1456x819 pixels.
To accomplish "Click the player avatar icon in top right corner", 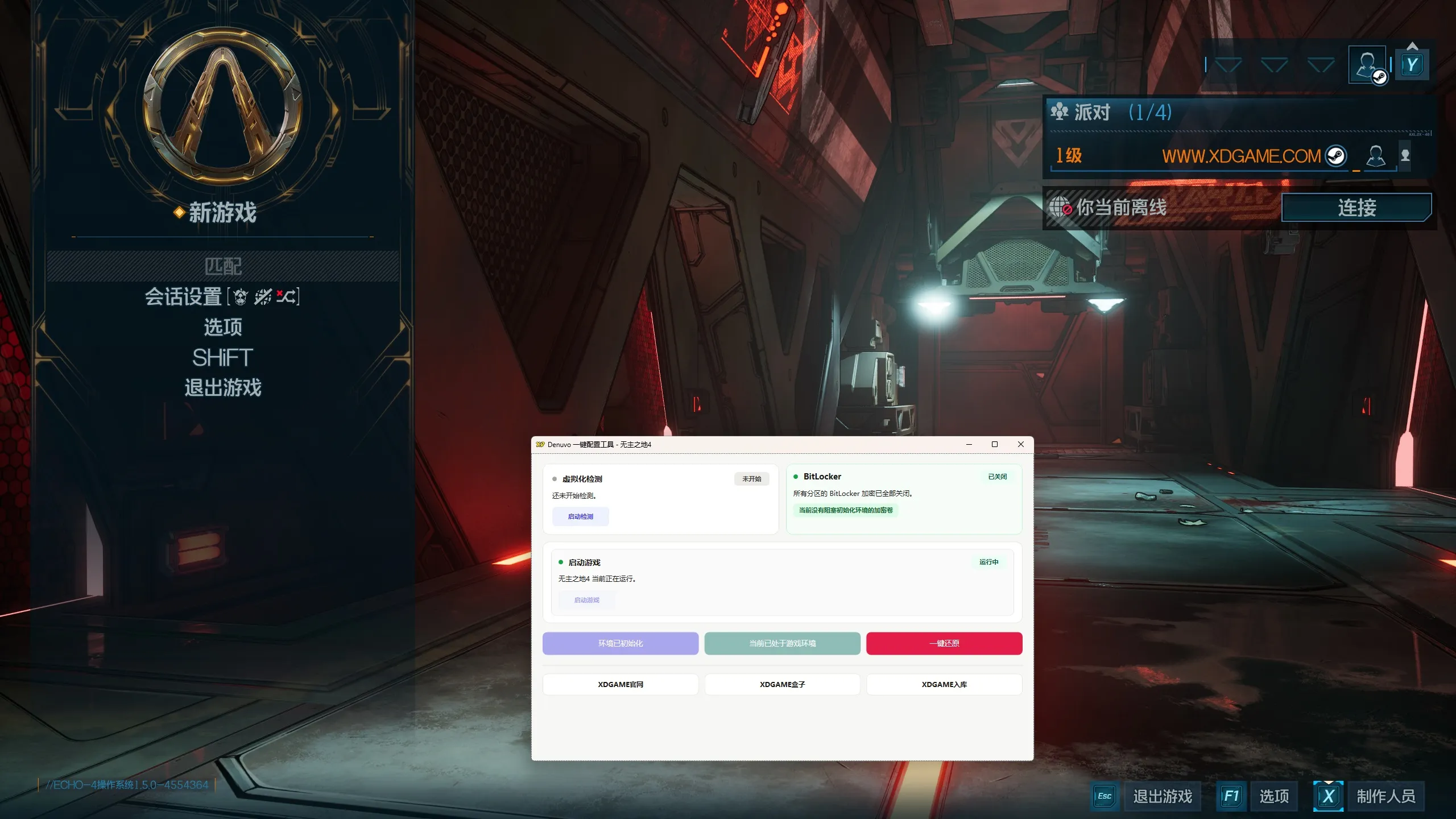I will pyautogui.click(x=1368, y=64).
